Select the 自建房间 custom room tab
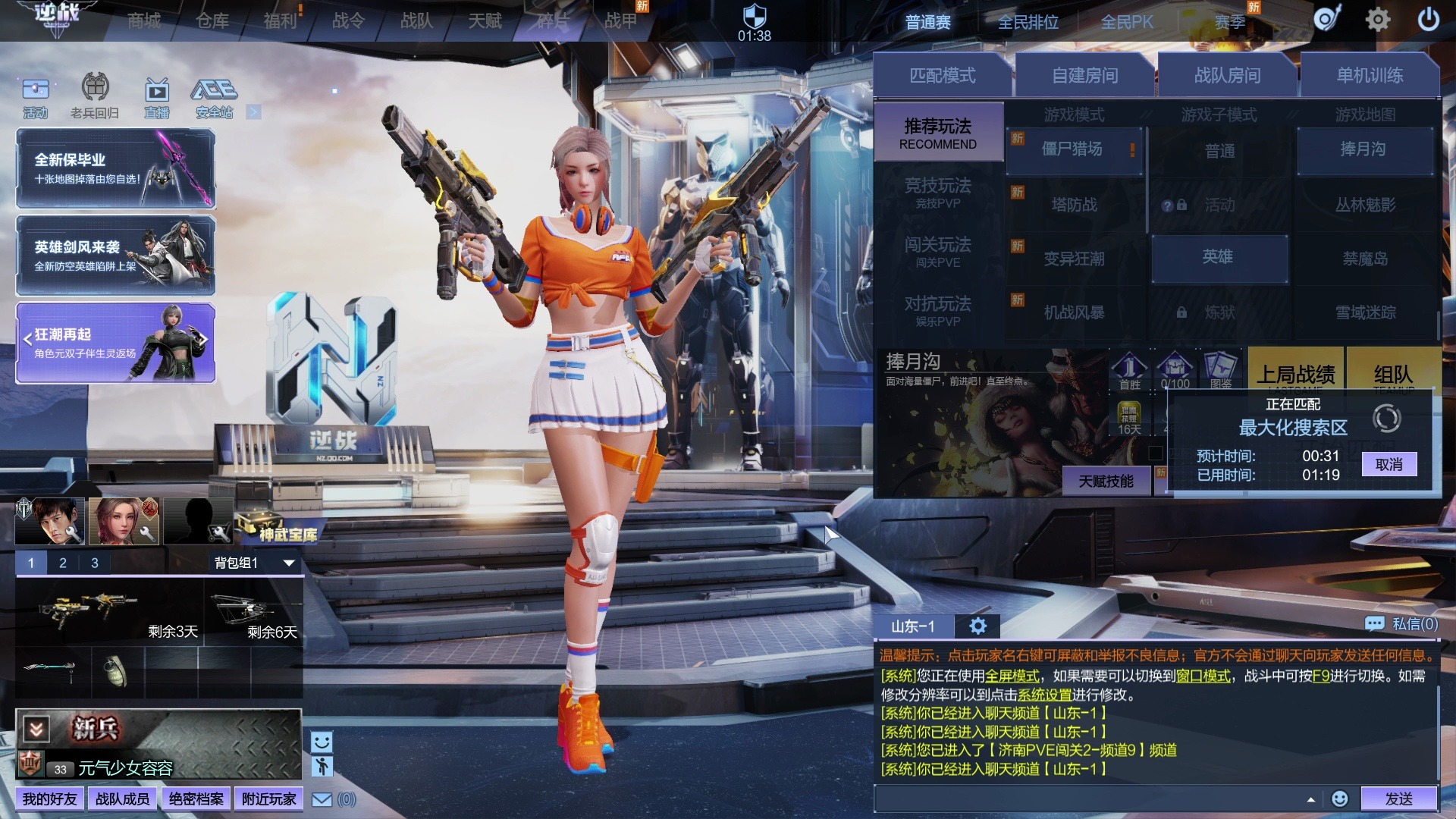 [1084, 76]
